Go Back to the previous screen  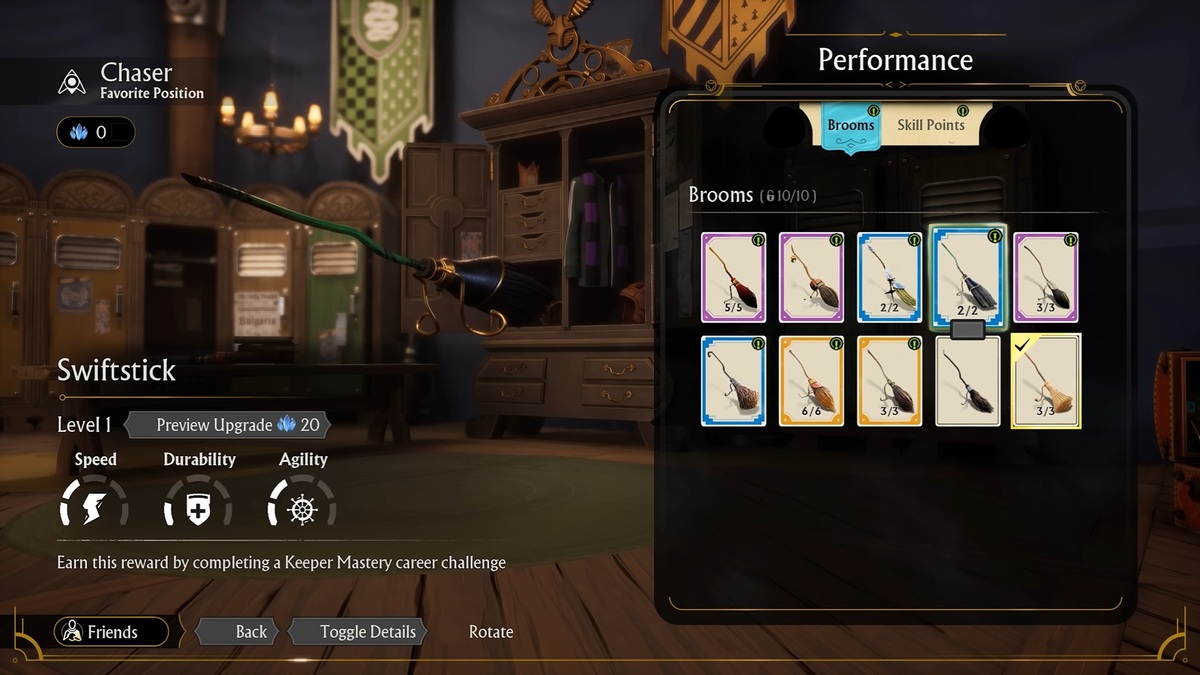coord(239,632)
